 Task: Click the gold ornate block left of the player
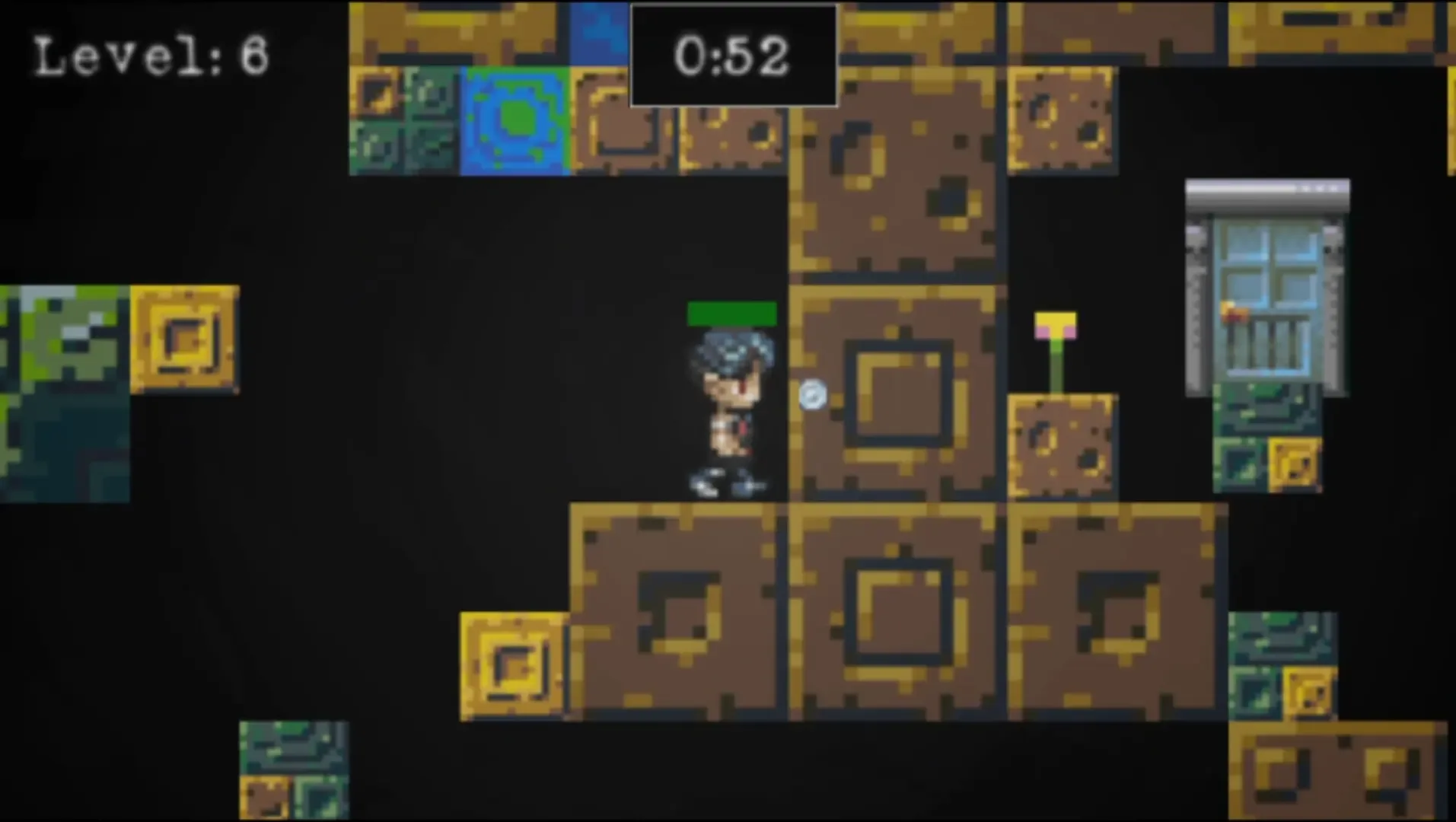pyautogui.click(x=185, y=340)
